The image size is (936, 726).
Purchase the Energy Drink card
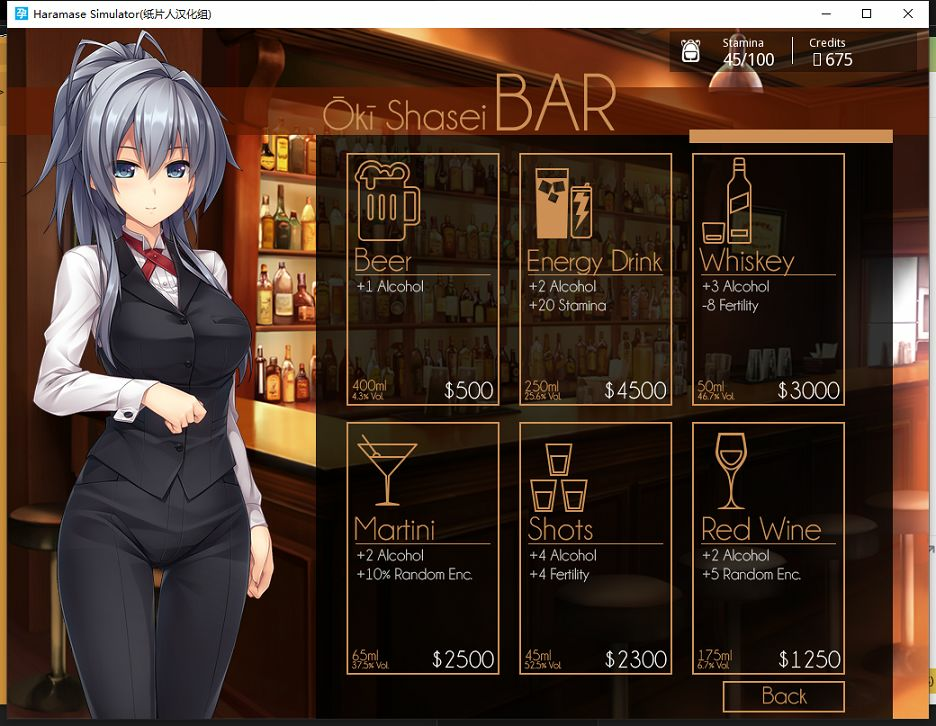click(595, 279)
